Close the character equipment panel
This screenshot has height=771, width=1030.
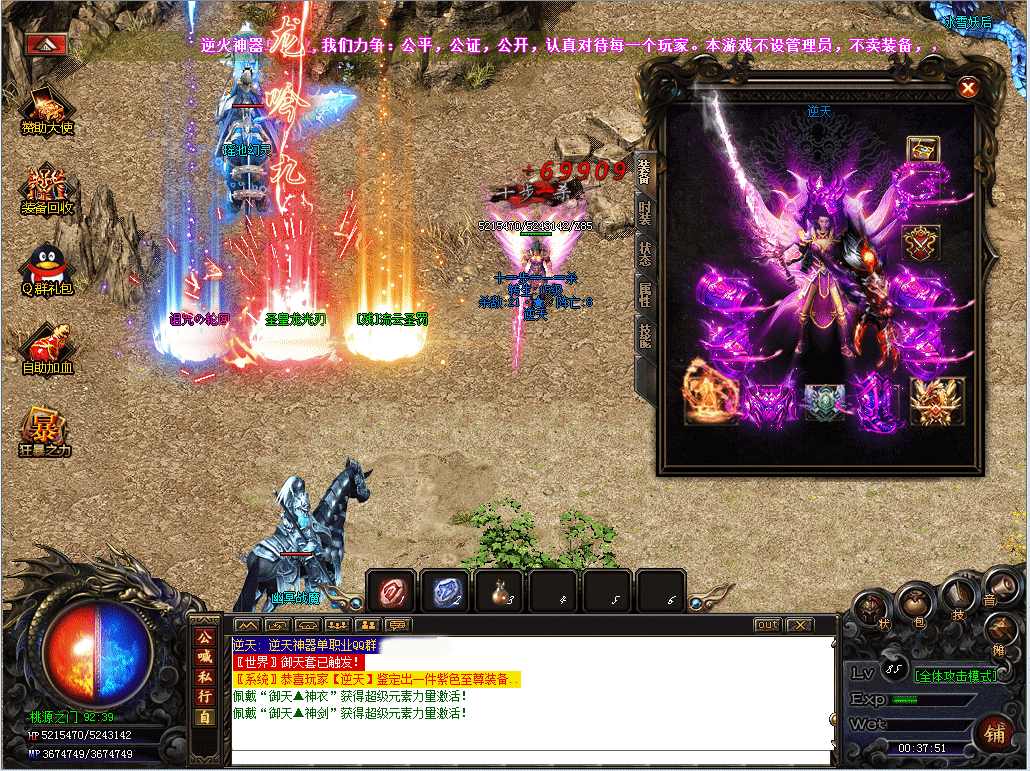coord(967,88)
